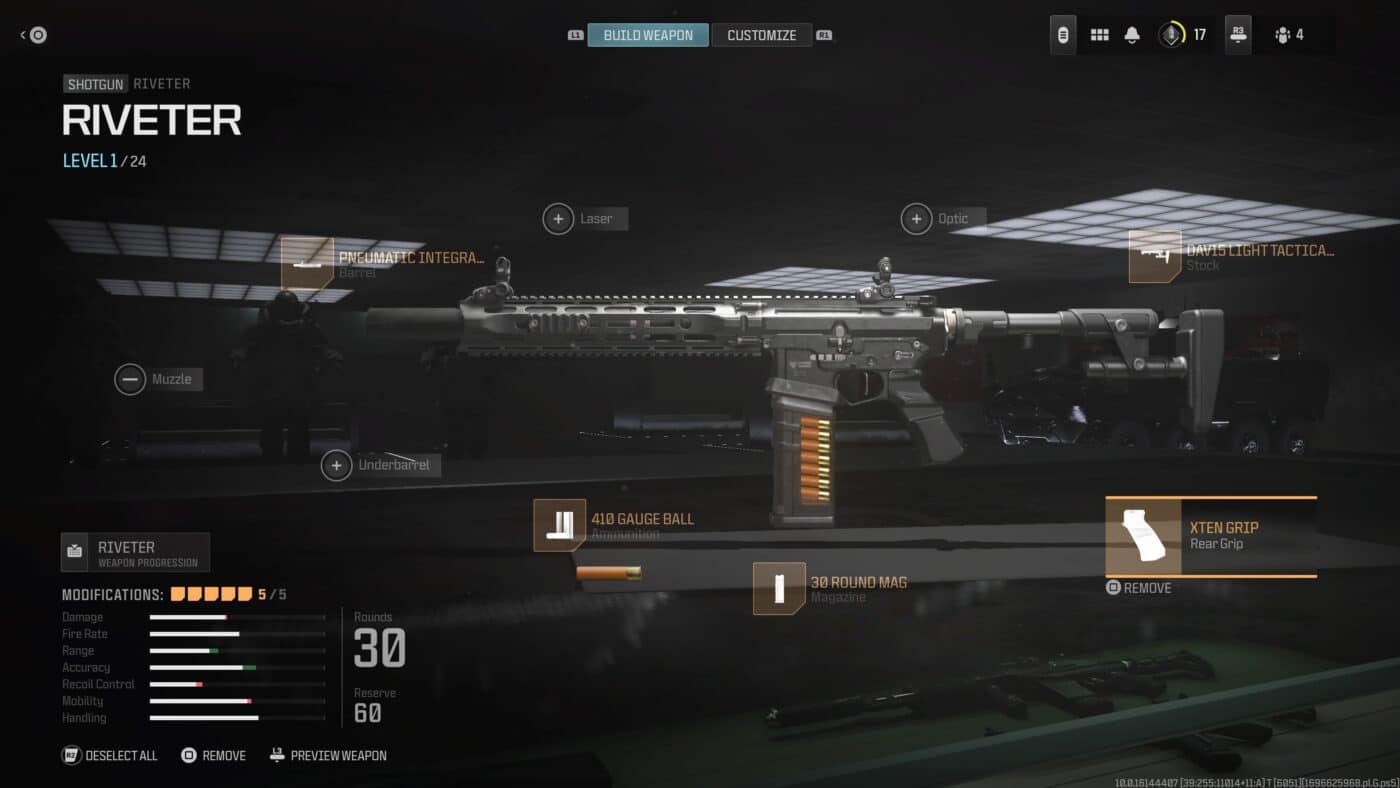The height and width of the screenshot is (788, 1400).
Task: Expand the Optic attachment slot
Action: [x=916, y=218]
